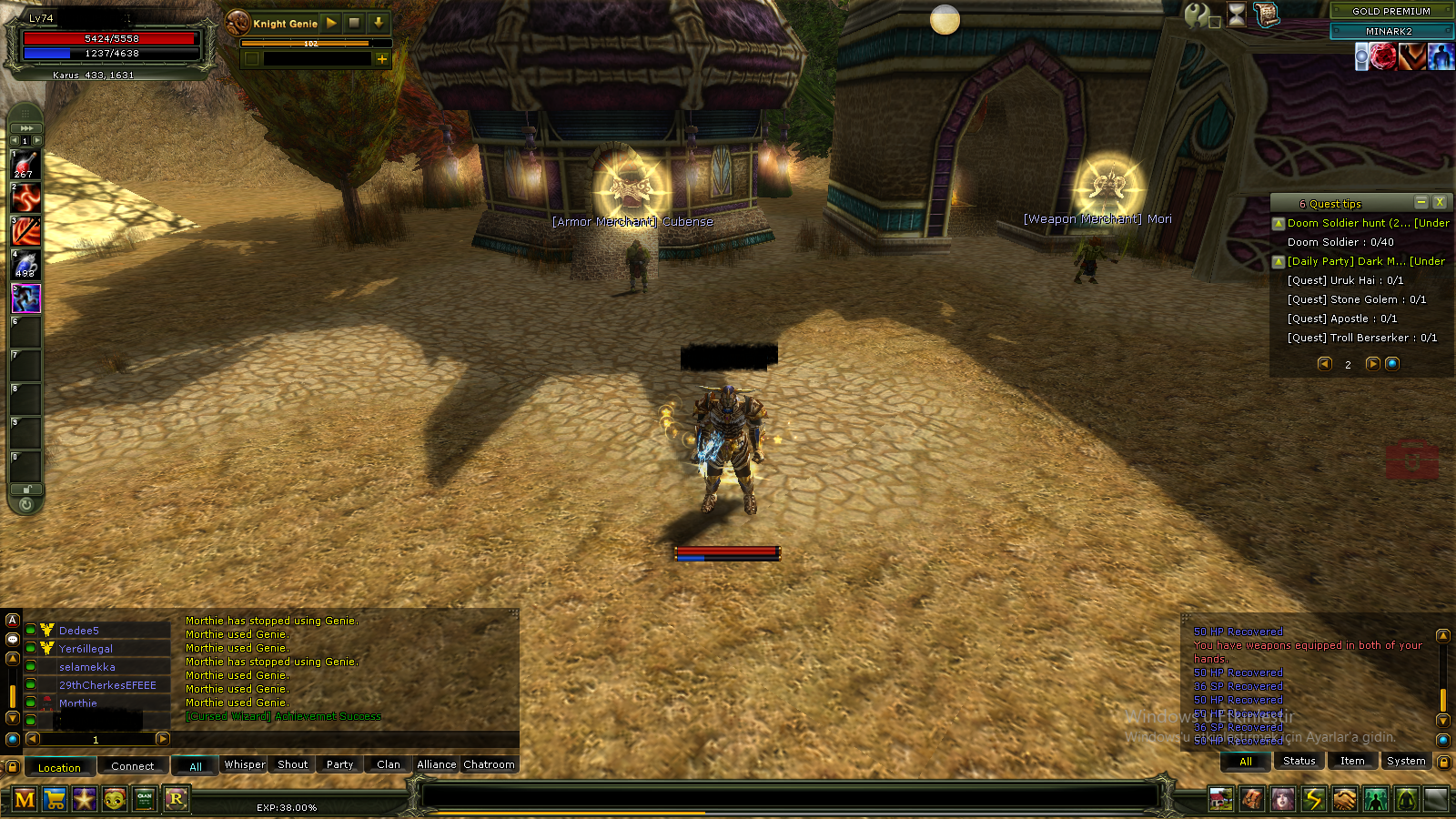This screenshot has width=1456, height=819.
Task: Click the GOLD PREMIUM banner
Action: (1390, 11)
